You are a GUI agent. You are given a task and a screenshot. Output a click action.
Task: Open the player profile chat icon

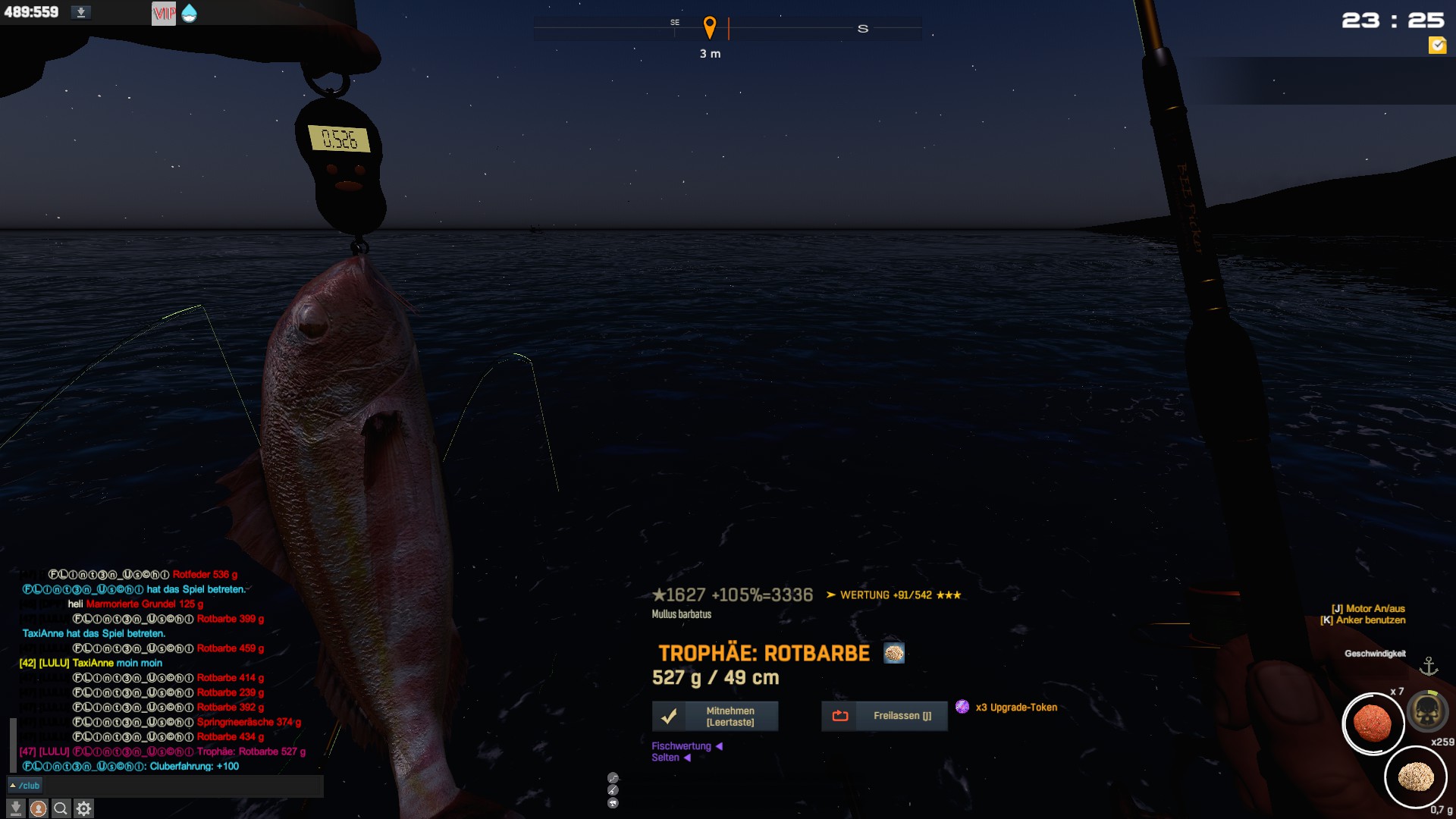coord(38,808)
